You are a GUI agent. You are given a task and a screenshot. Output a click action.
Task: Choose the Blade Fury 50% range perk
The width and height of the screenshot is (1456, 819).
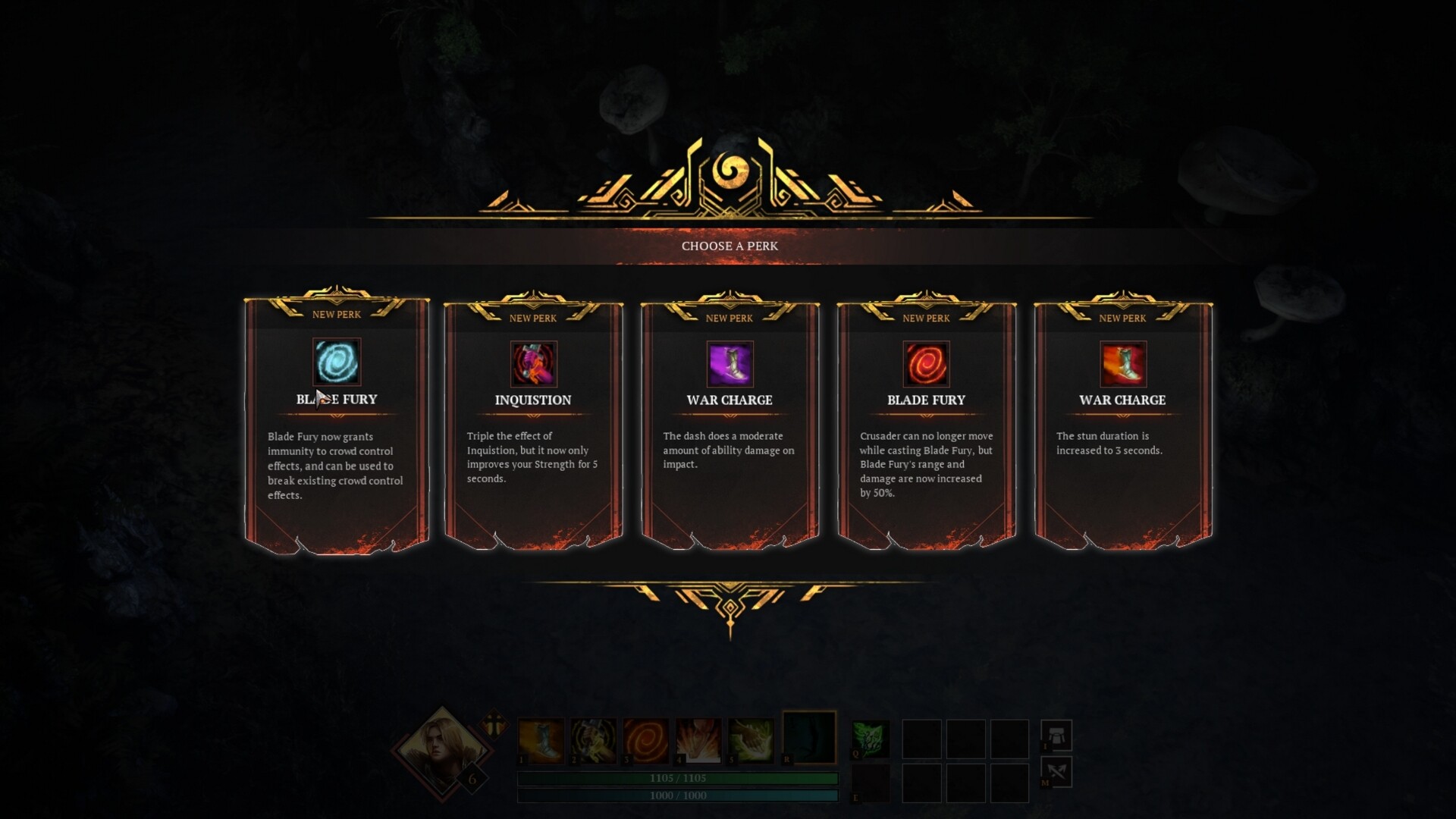coord(926,425)
